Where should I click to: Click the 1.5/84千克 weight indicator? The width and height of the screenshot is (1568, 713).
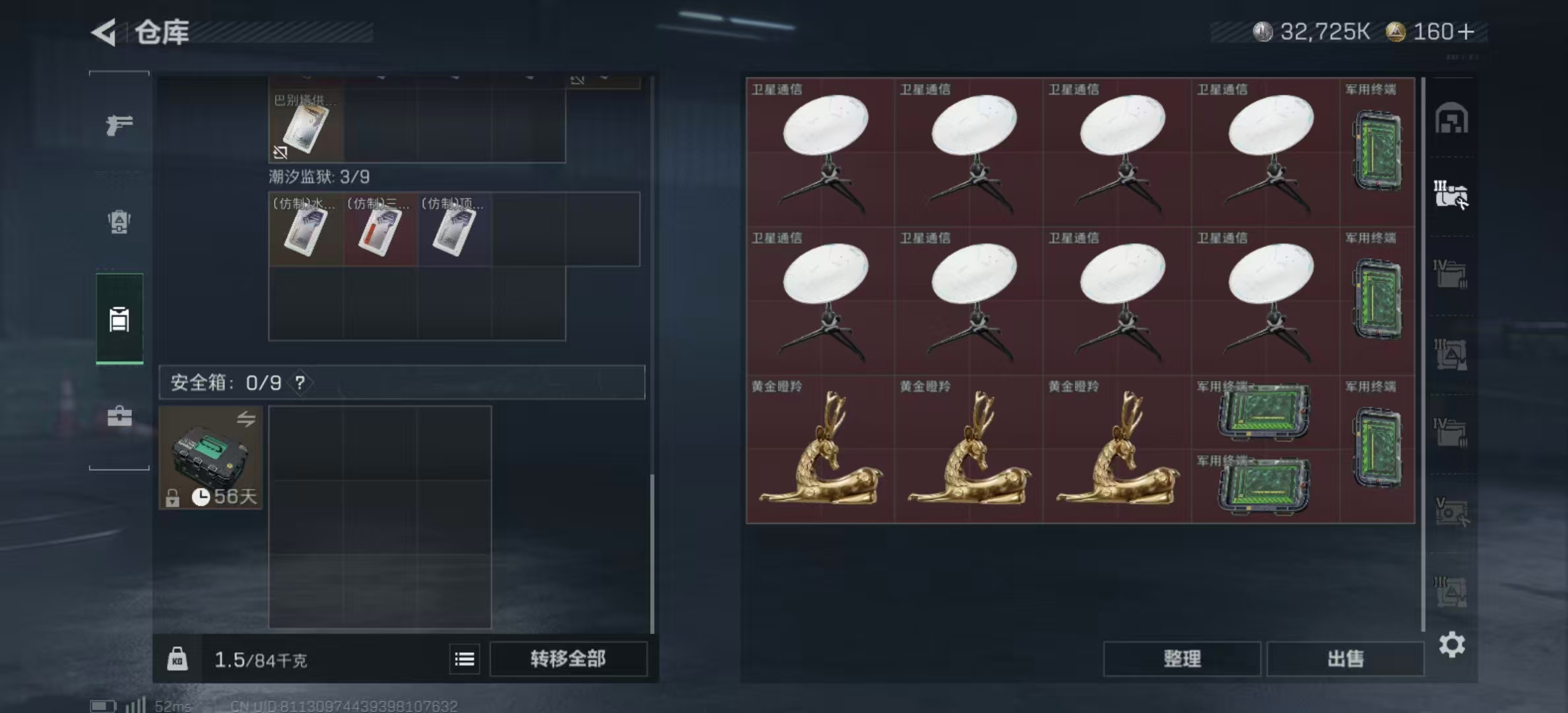click(x=260, y=660)
